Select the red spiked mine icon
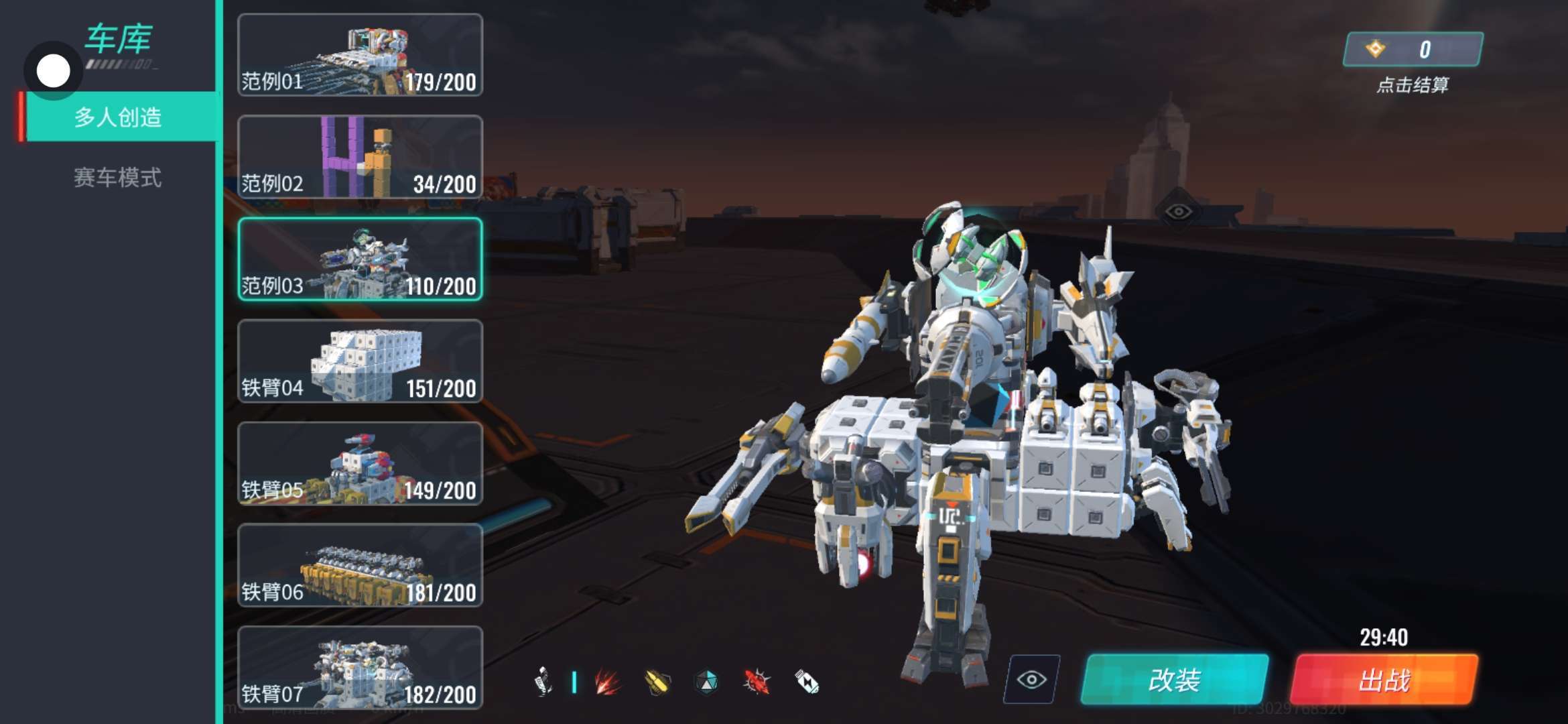Viewport: 1568px width, 724px height. click(757, 682)
